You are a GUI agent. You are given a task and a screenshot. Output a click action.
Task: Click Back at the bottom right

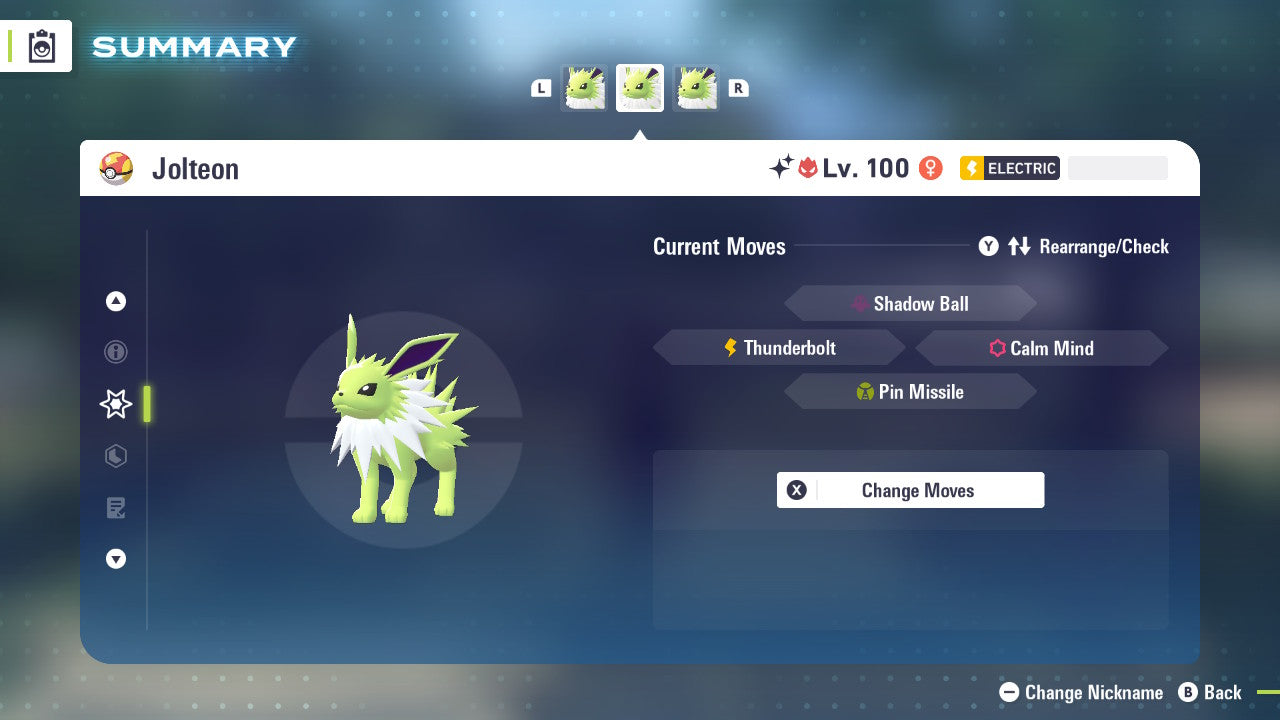(x=1211, y=692)
